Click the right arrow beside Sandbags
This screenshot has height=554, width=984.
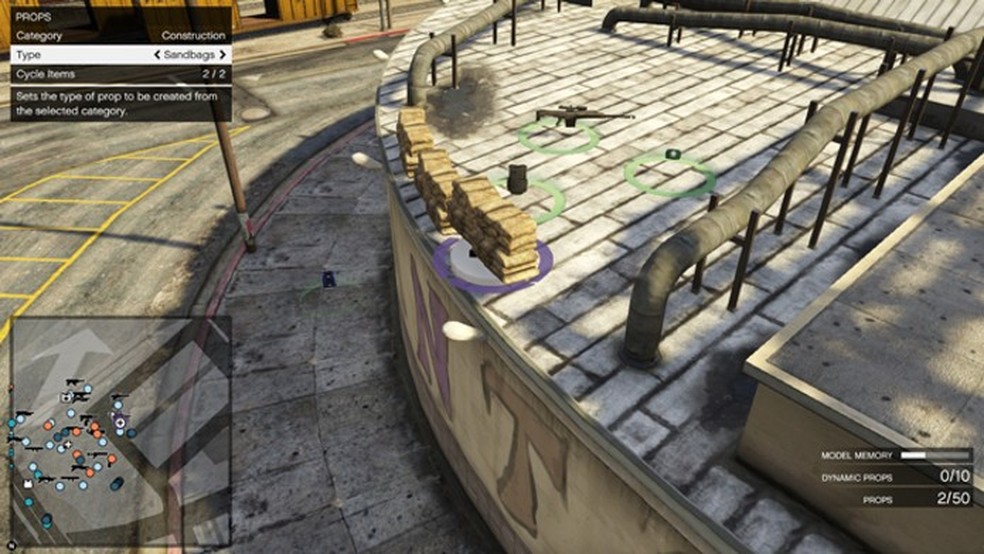click(x=222, y=55)
